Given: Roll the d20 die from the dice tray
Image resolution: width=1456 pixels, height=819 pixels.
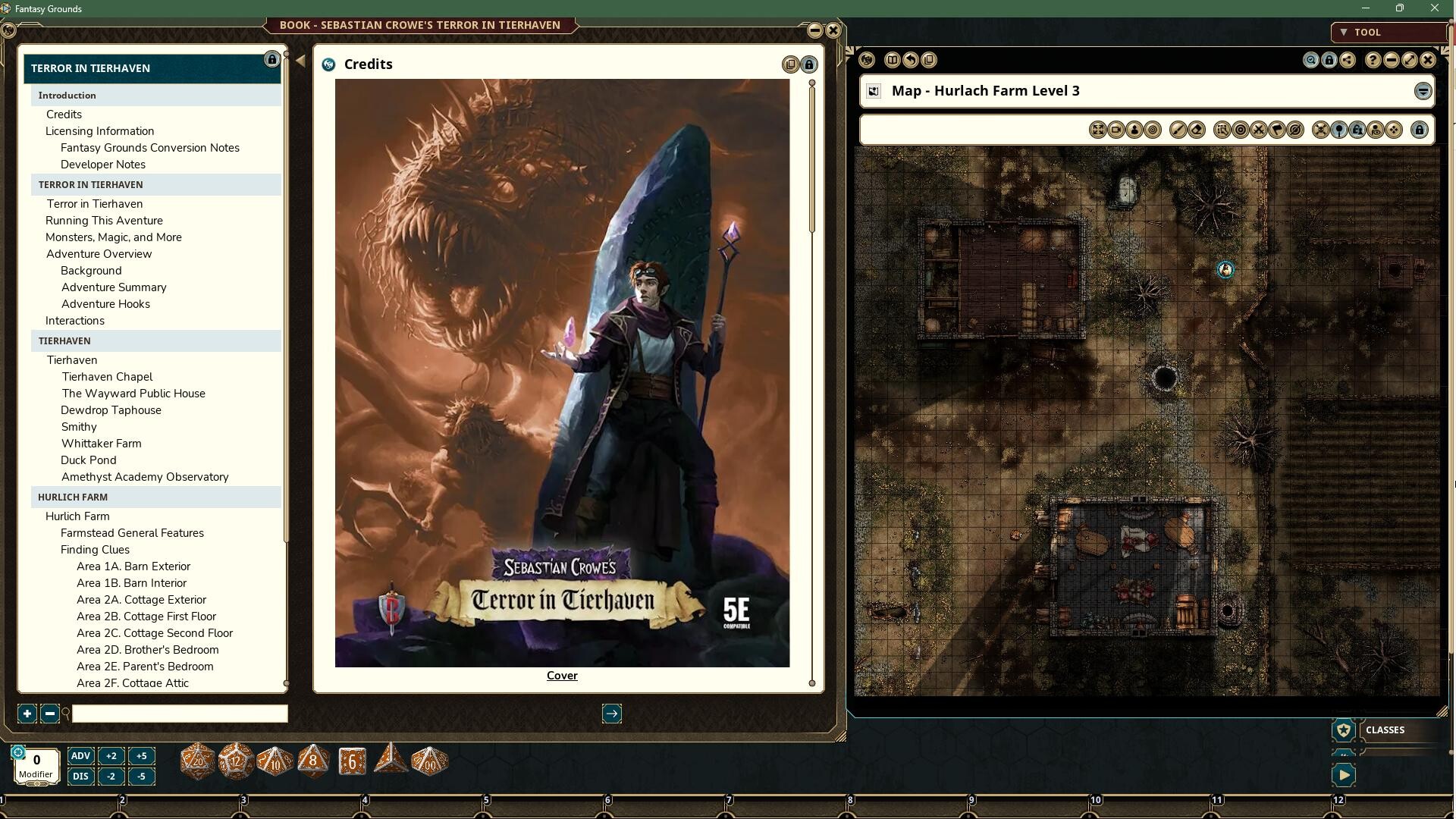Looking at the screenshot, I should (197, 761).
